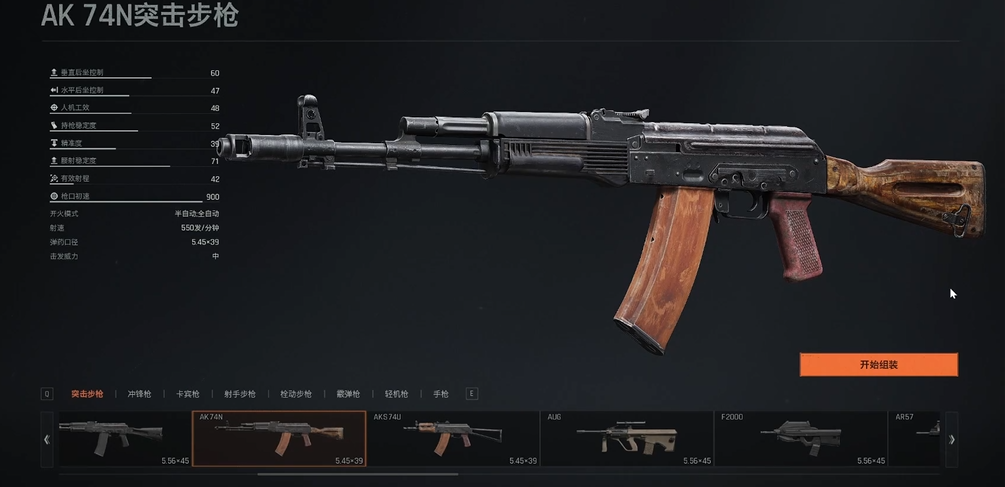Switch to the 突击步枪 weapon tab
The width and height of the screenshot is (1005, 487).
[87, 394]
